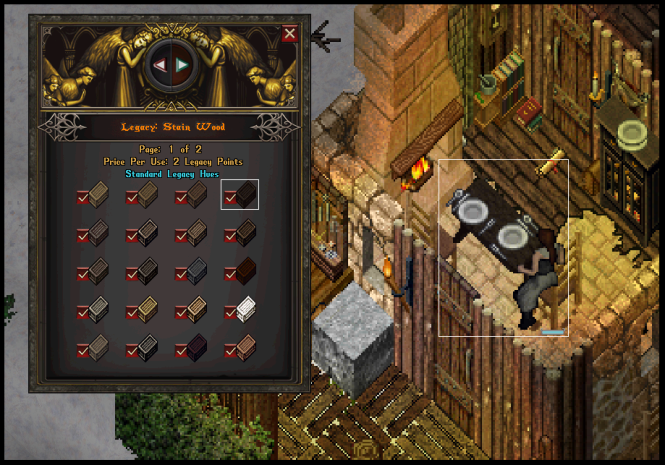665x465 pixels.
Task: Go to the previous page with left arrow
Action: tap(158, 65)
